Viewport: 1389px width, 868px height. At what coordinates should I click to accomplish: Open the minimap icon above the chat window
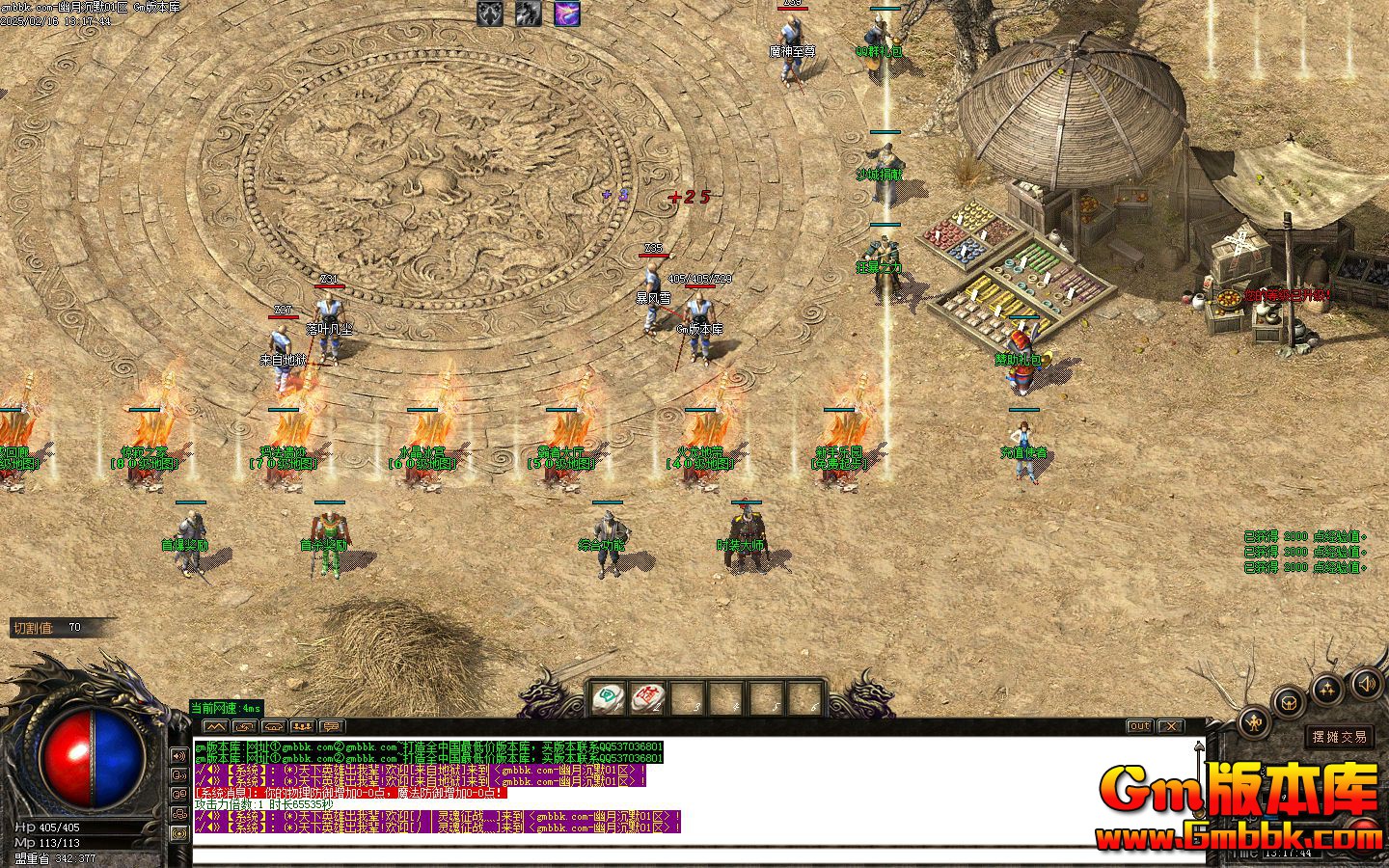pos(215,726)
